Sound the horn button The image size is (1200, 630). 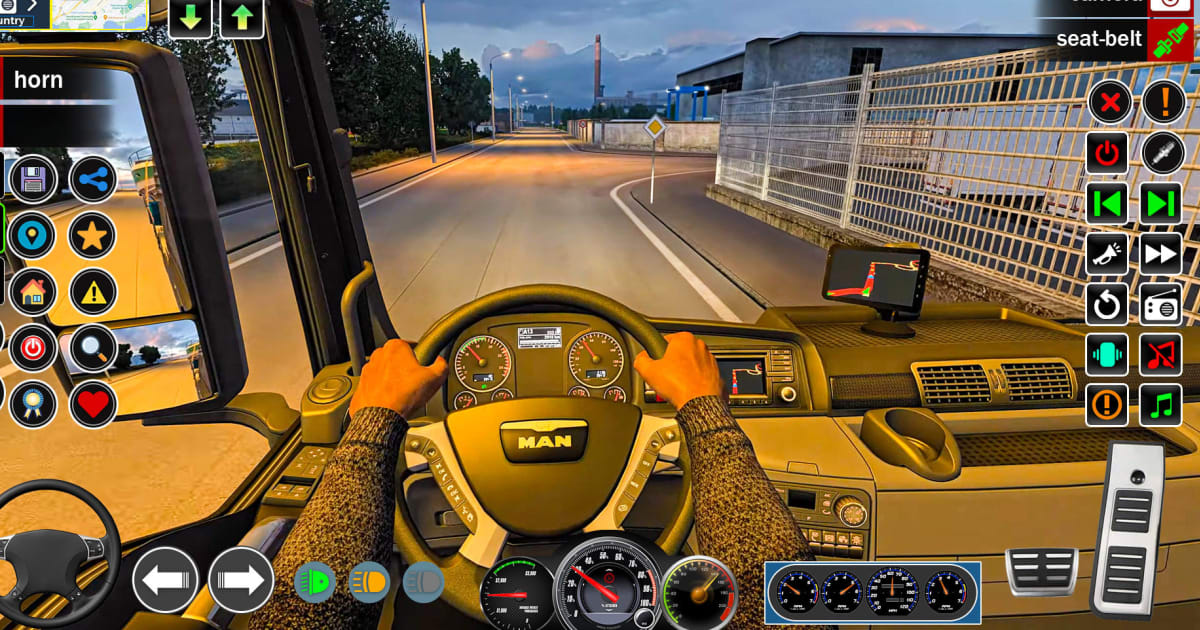coord(55,81)
